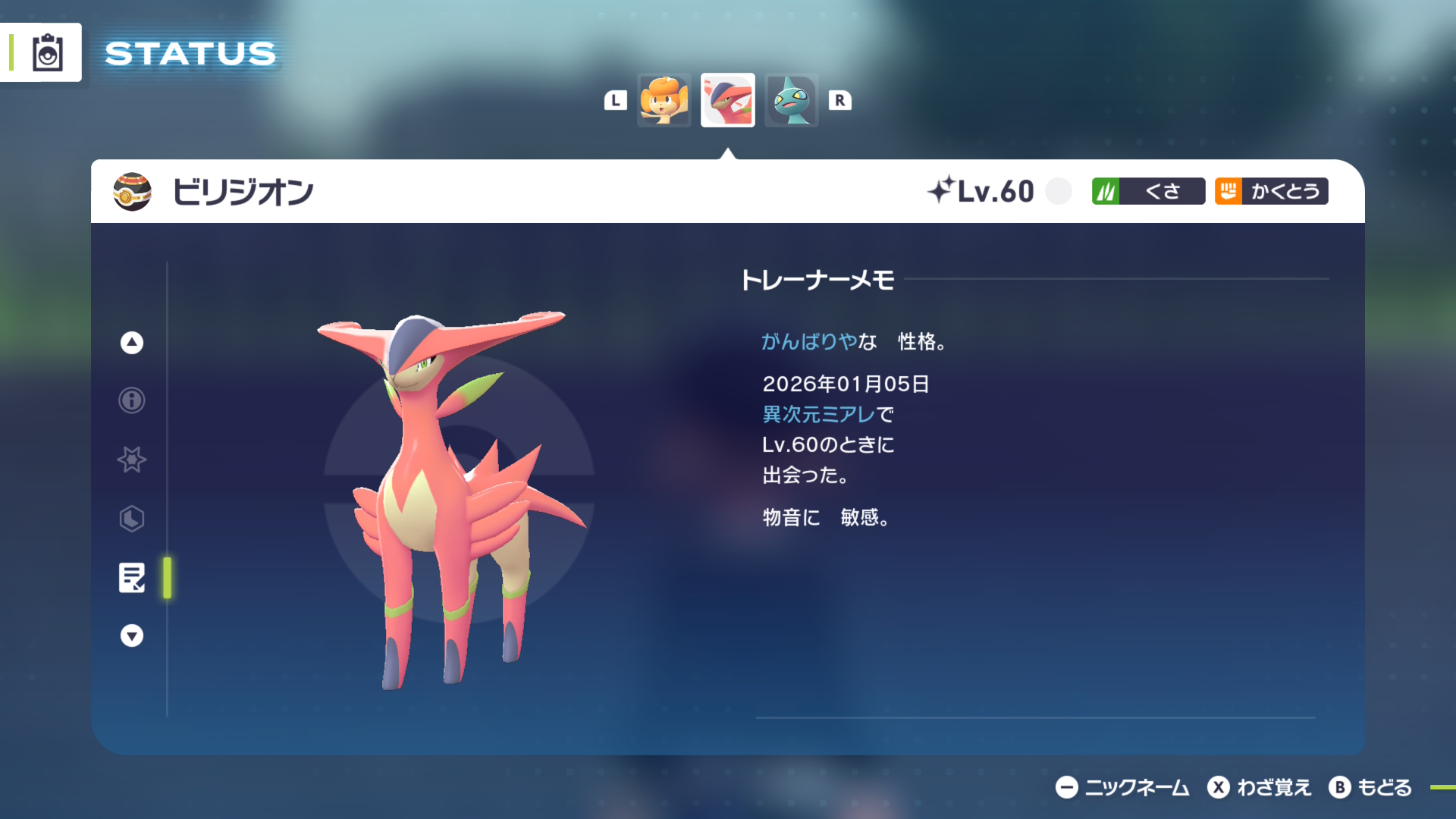
Task: Go back with the もどる option
Action: (x=1370, y=788)
